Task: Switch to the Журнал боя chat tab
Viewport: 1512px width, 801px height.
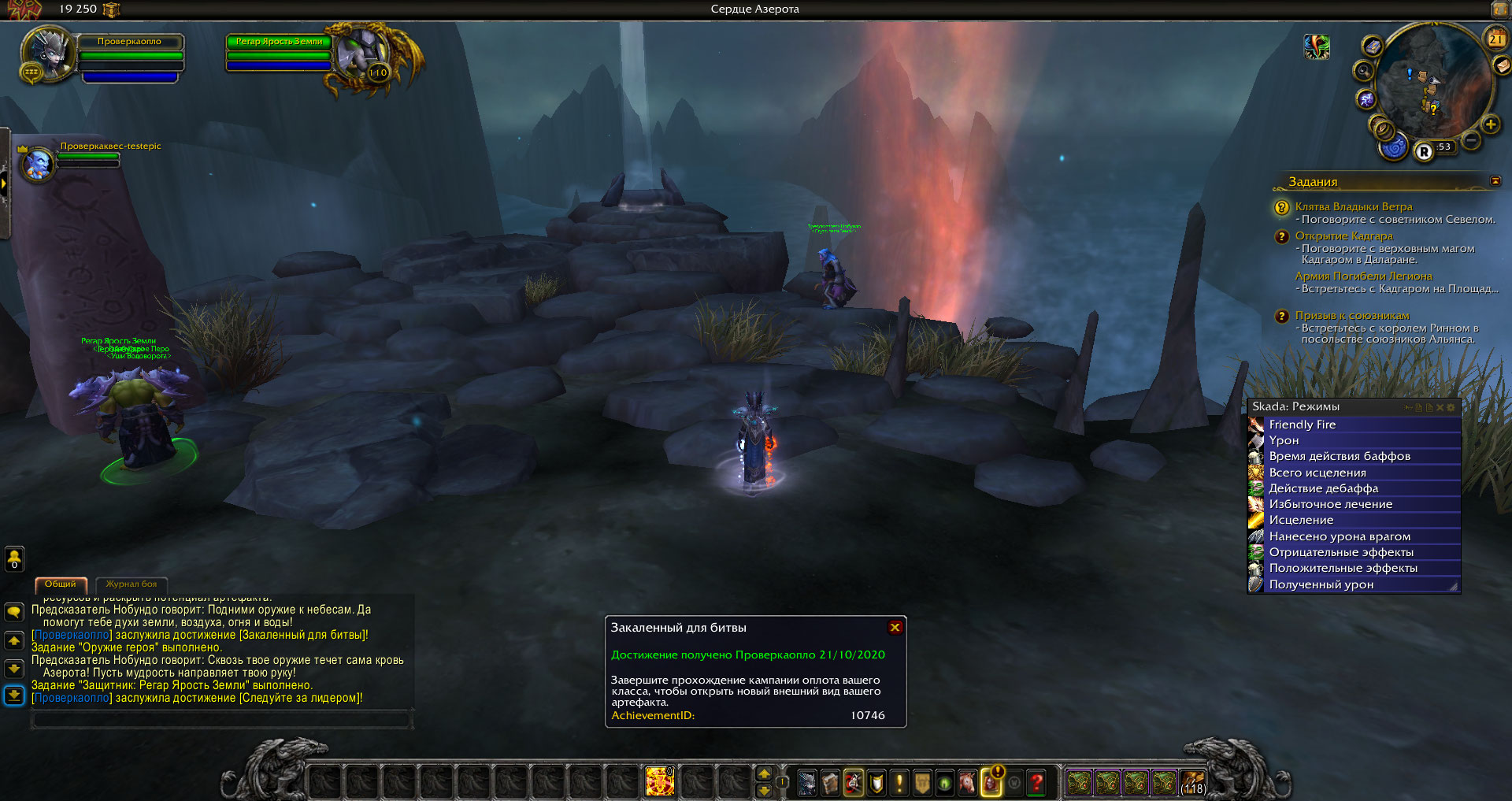Action: point(131,584)
